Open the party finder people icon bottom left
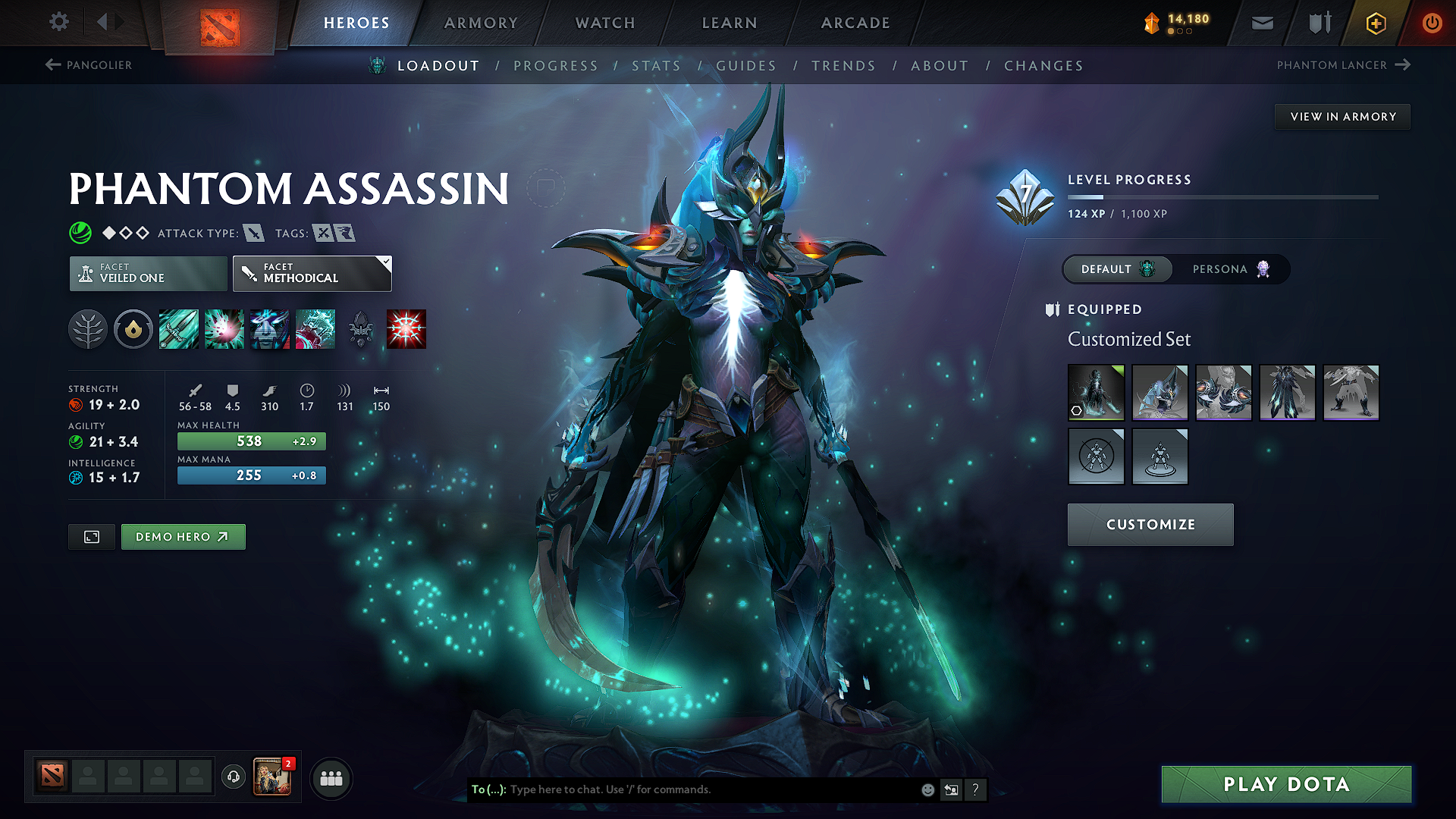The width and height of the screenshot is (1456, 819). point(331,778)
